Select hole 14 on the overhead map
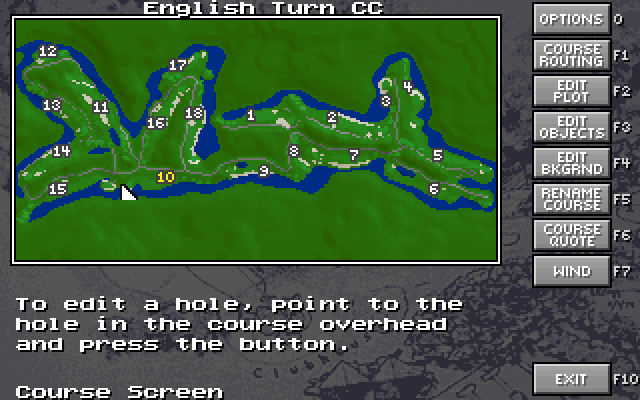 (x=61, y=152)
